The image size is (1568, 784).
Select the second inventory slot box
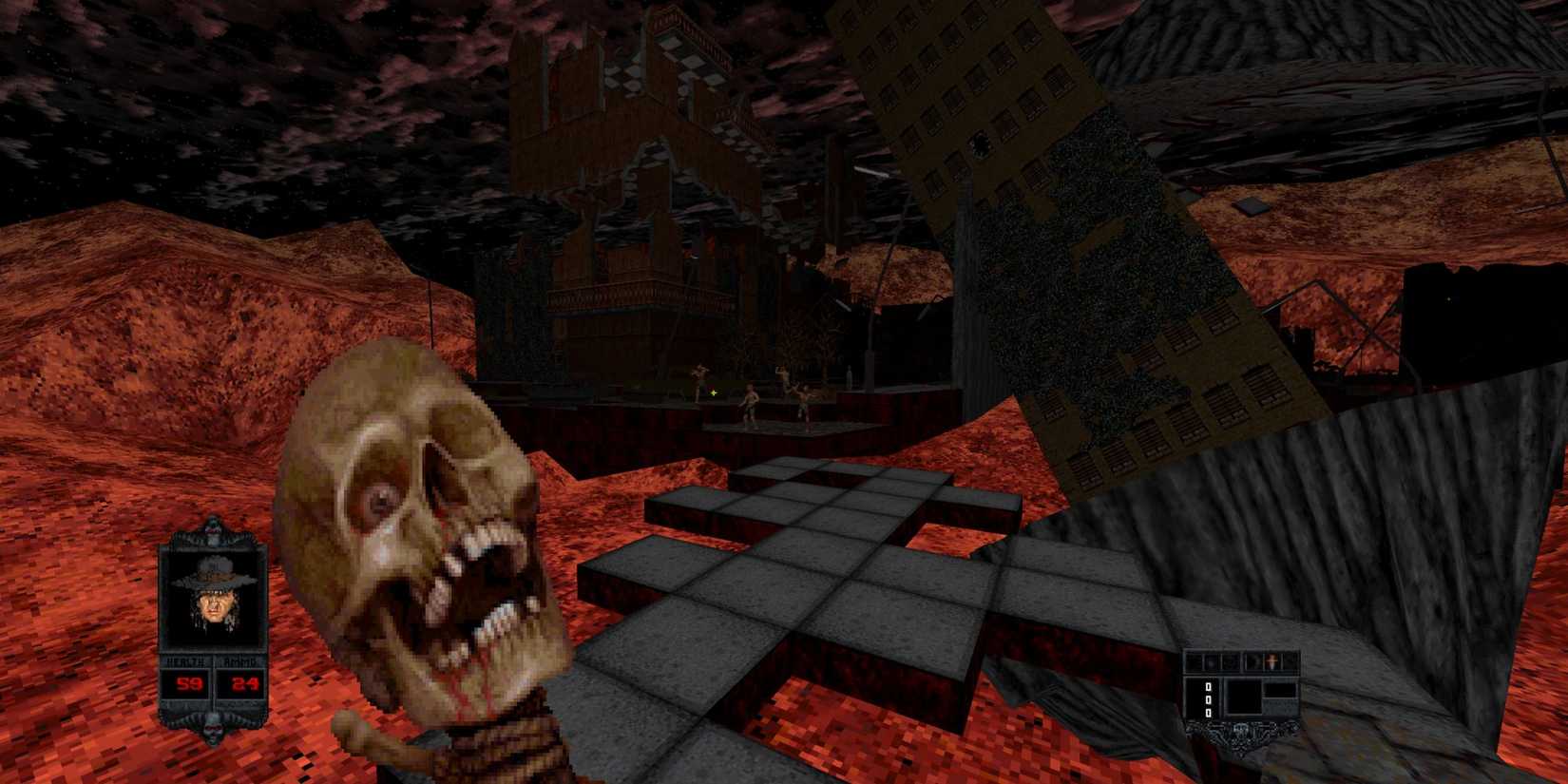point(1211,661)
